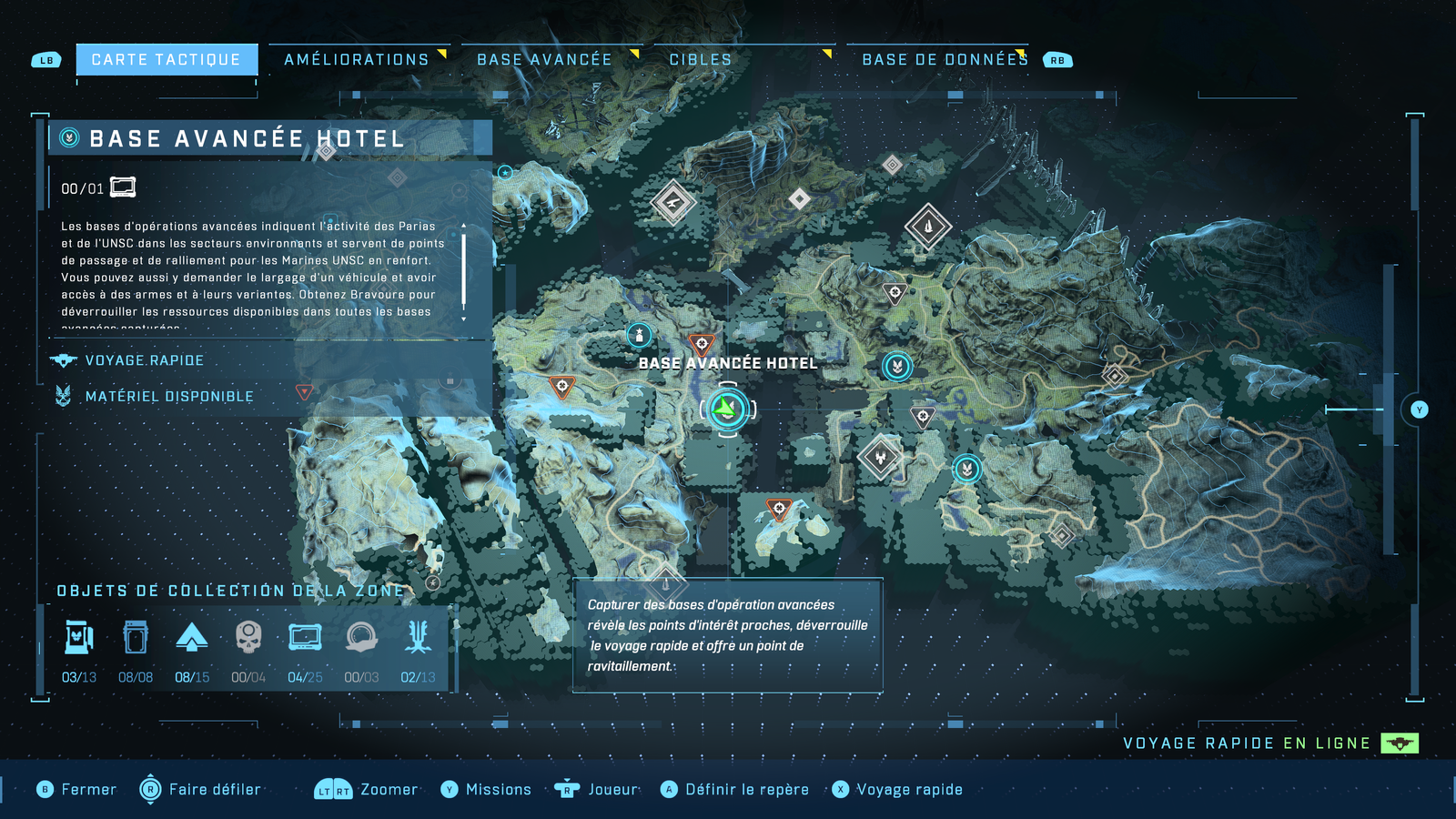
Task: Switch to the Améliorations tab
Action: coord(356,59)
